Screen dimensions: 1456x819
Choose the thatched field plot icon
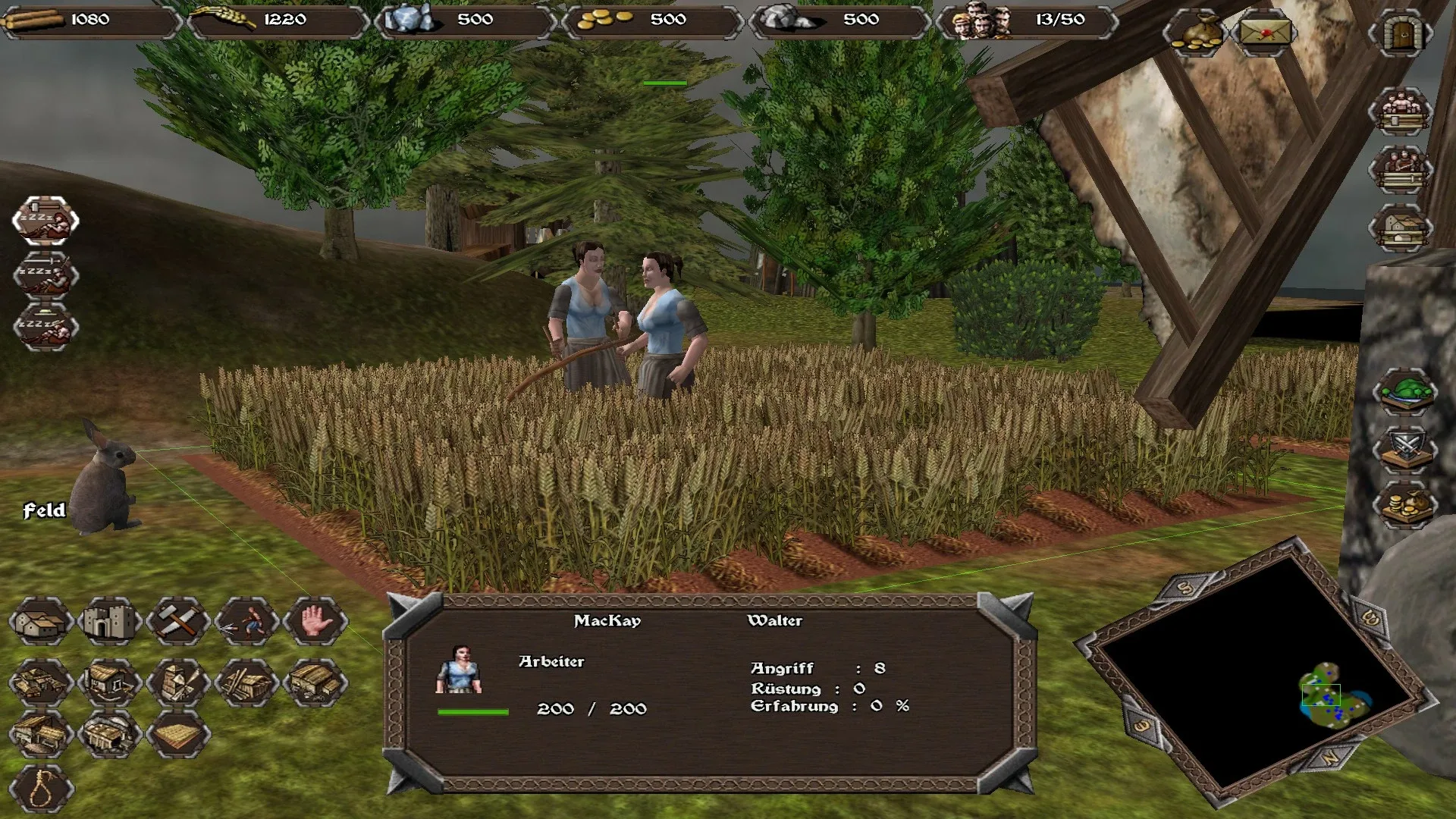pyautogui.click(x=177, y=734)
